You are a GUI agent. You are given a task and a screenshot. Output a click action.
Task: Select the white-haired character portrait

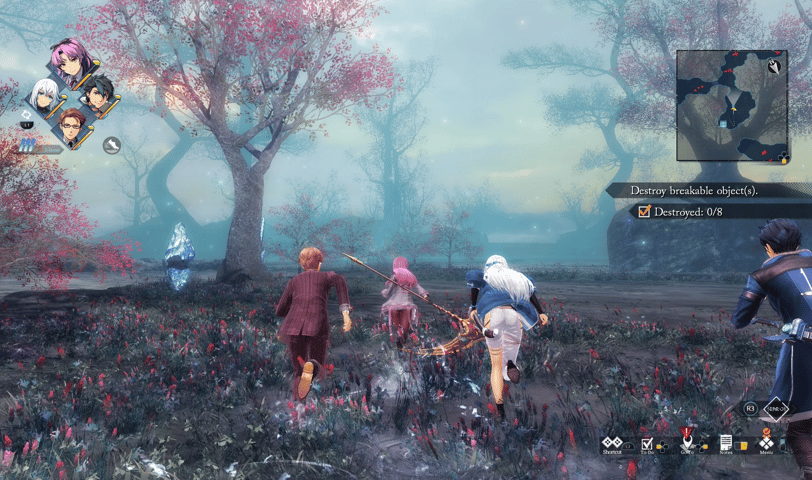point(42,95)
